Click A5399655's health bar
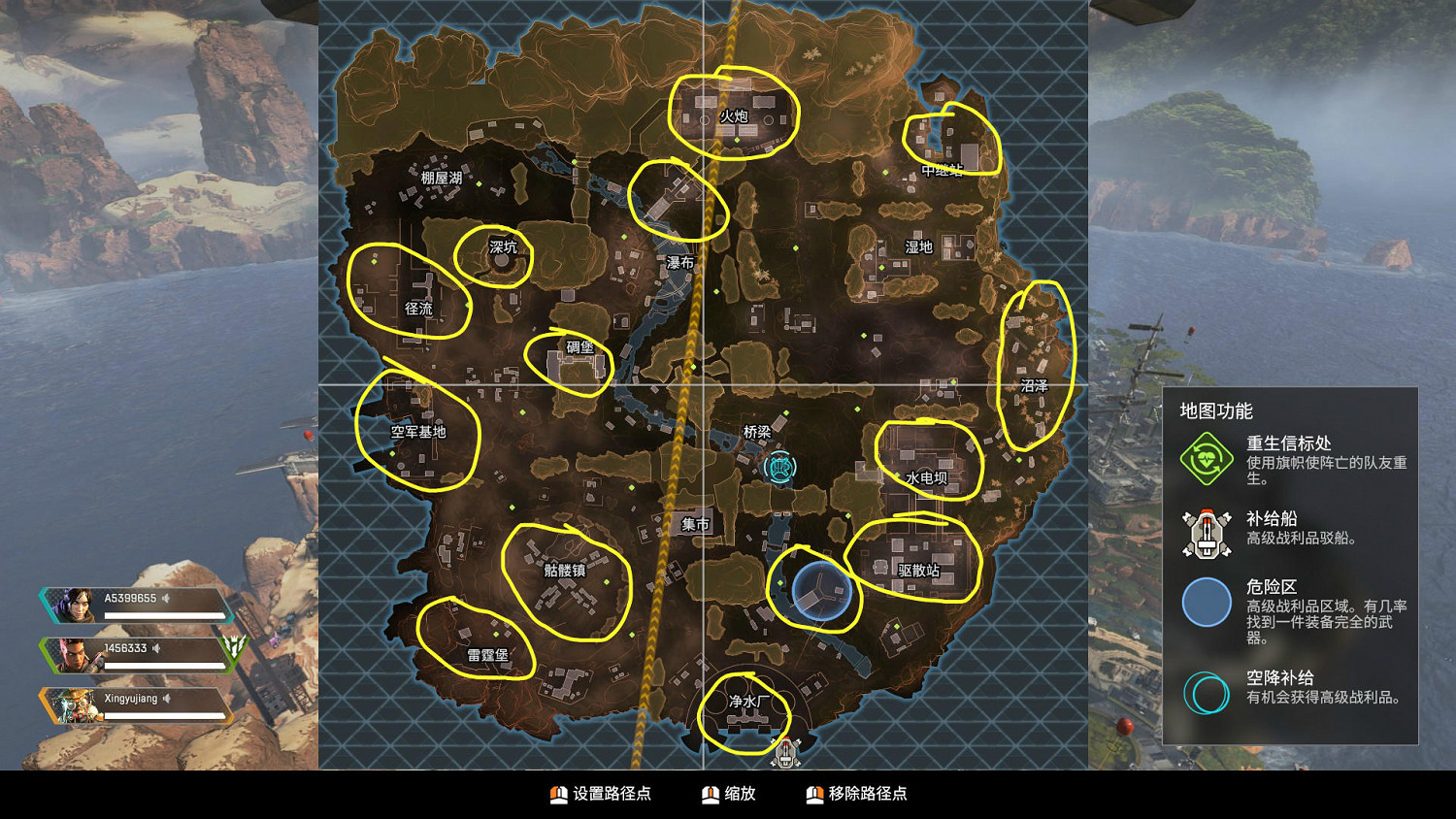Image resolution: width=1456 pixels, height=819 pixels. point(163,615)
